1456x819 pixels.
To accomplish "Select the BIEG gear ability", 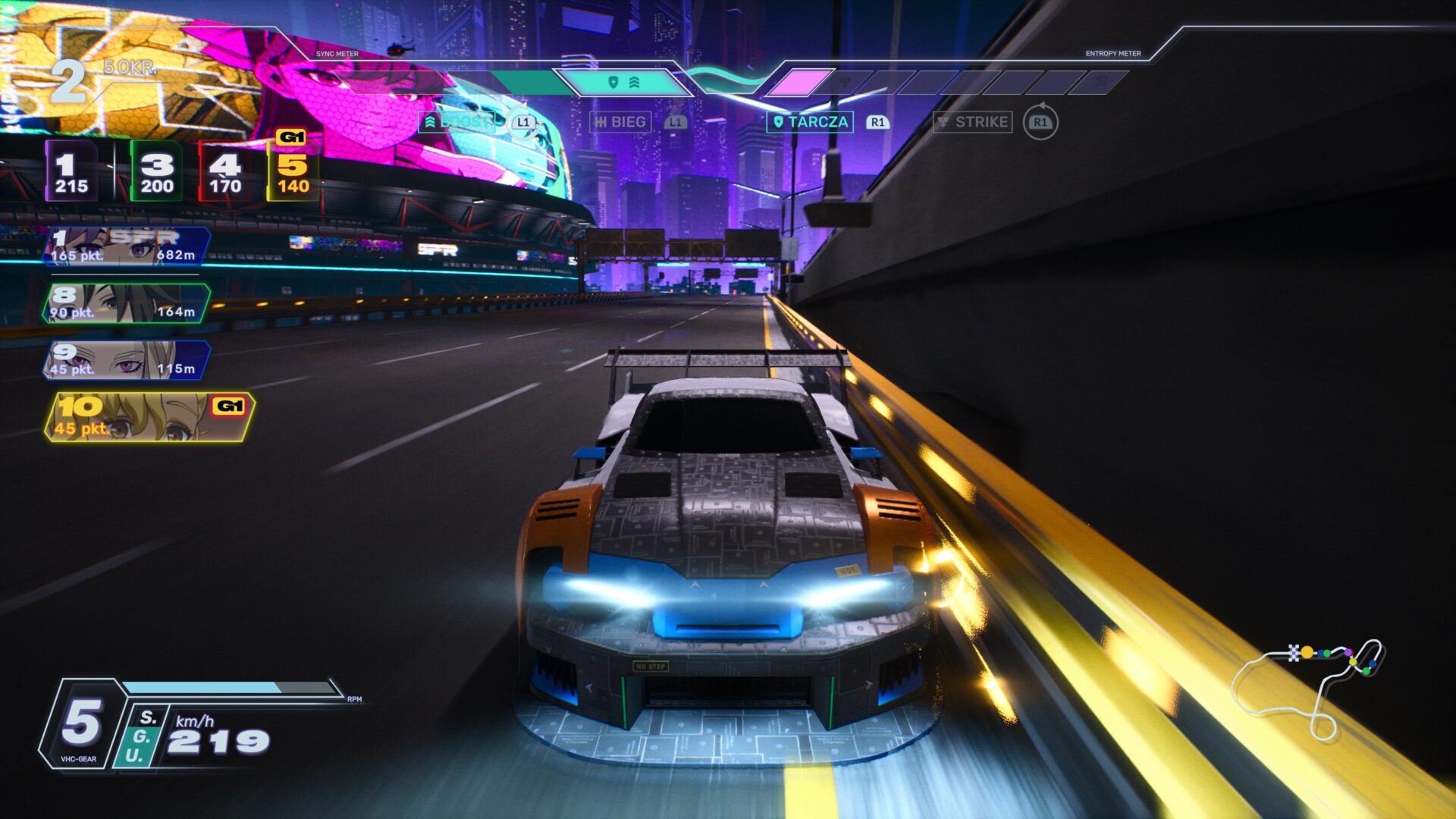I will 620,122.
